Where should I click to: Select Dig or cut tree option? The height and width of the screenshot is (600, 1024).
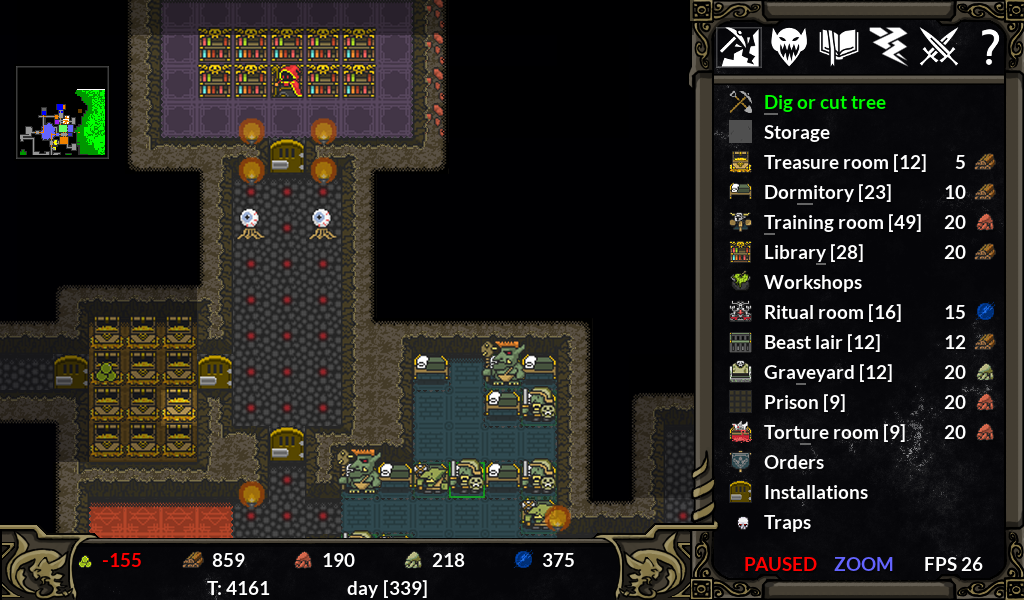click(x=824, y=102)
